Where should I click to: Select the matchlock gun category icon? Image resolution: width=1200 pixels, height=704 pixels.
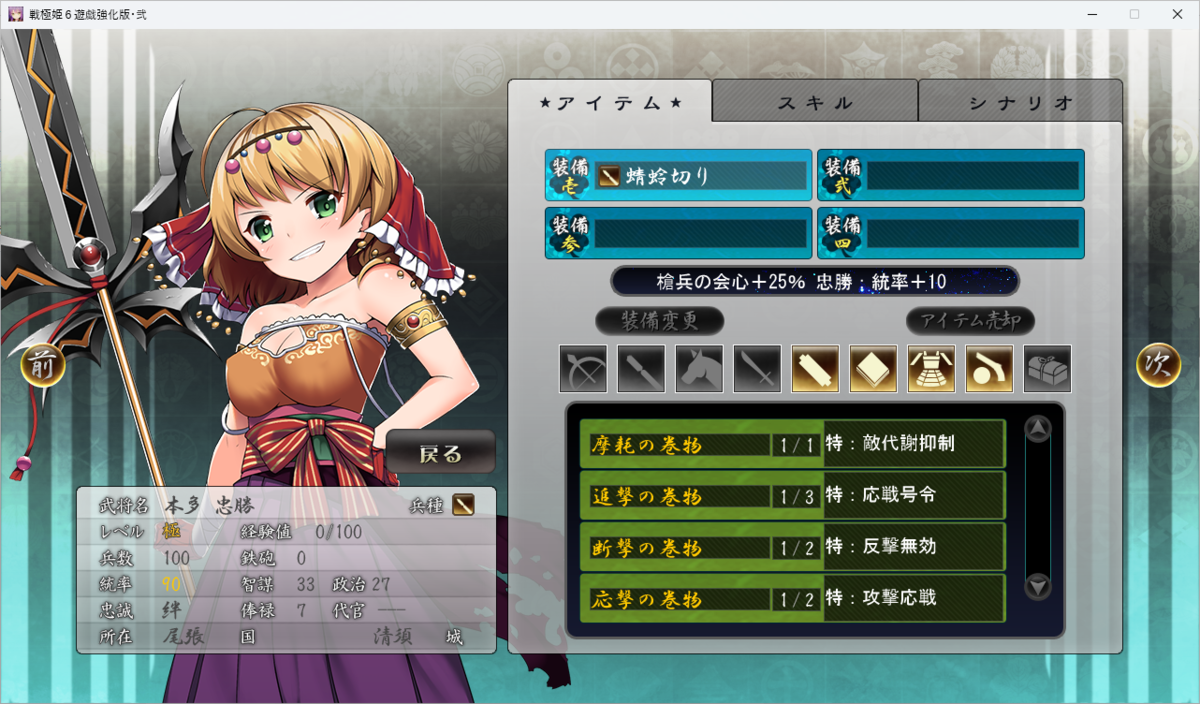[x=989, y=369]
